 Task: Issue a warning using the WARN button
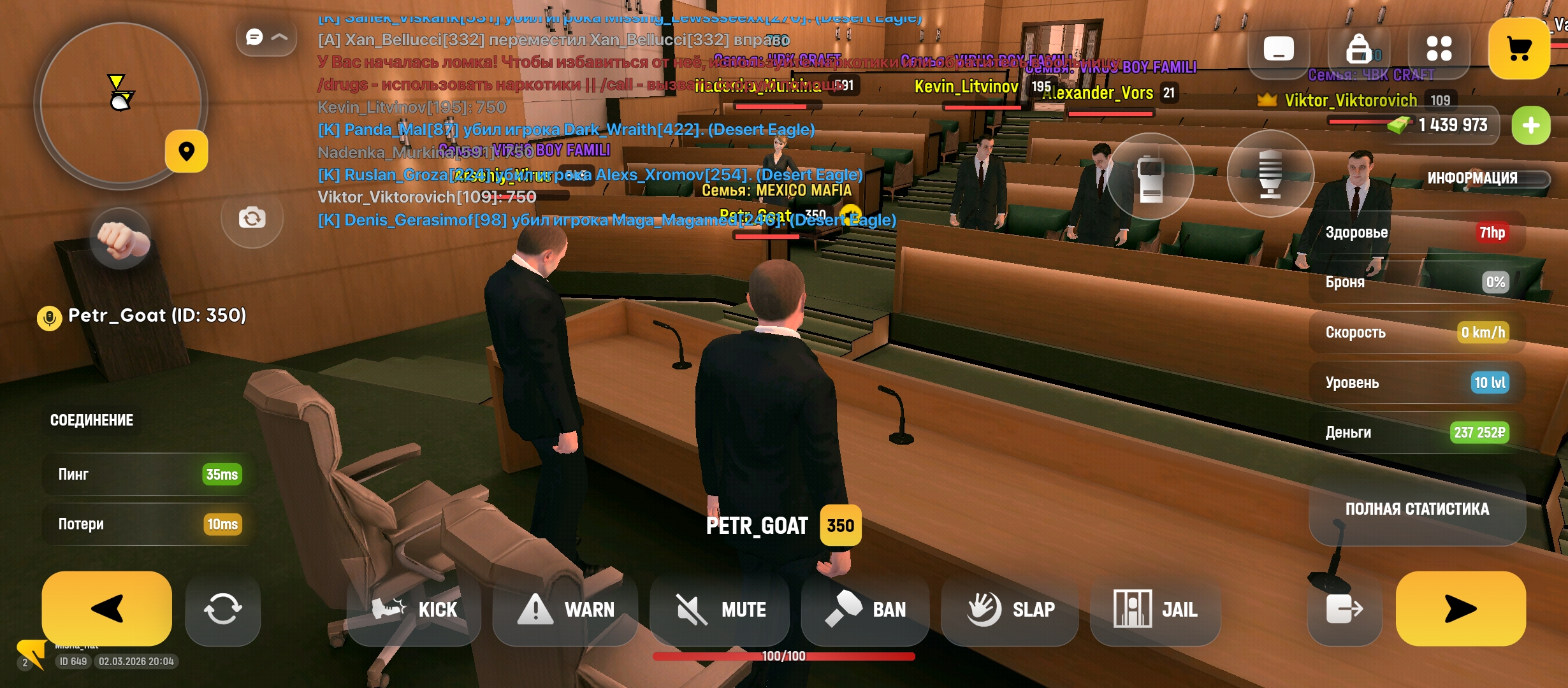click(x=565, y=610)
